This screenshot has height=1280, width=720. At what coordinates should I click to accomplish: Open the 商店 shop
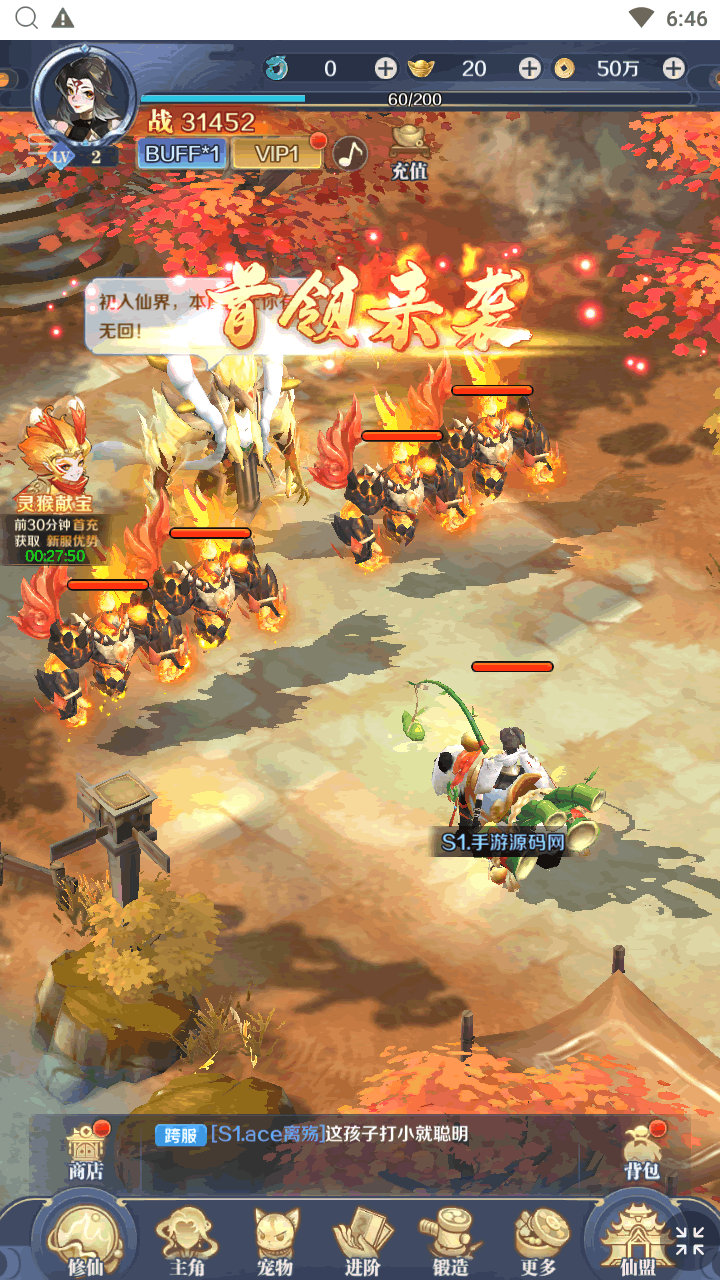85,1152
